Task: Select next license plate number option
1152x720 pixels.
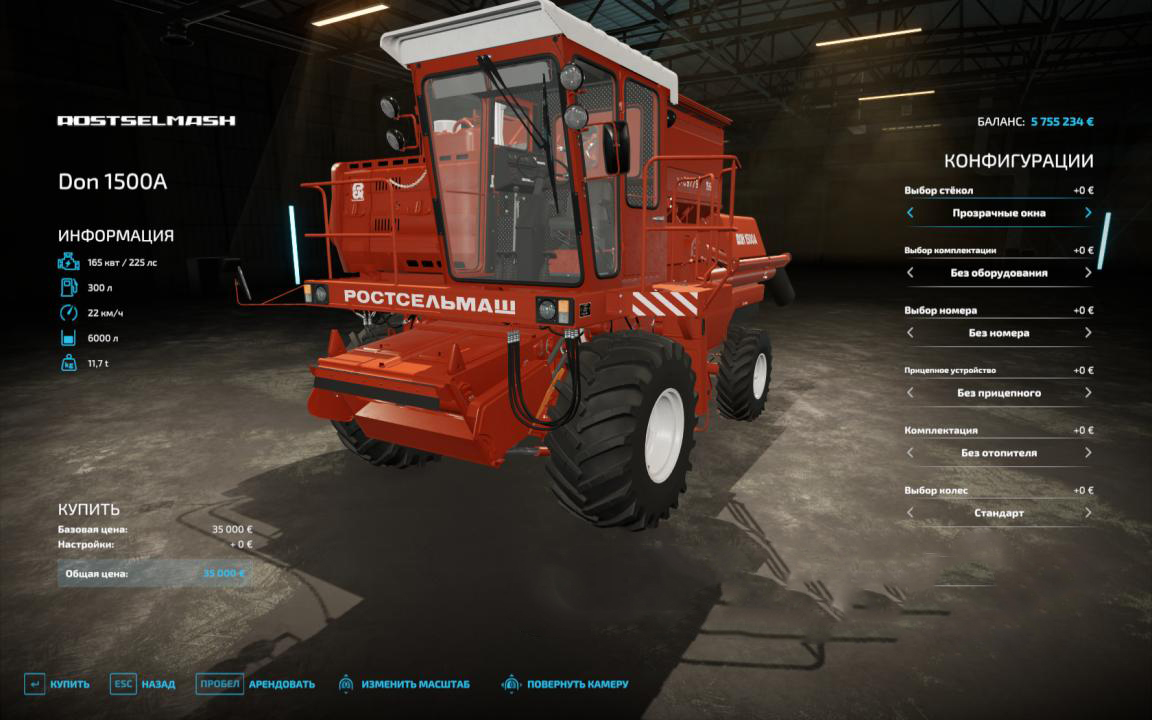Action: point(1088,333)
